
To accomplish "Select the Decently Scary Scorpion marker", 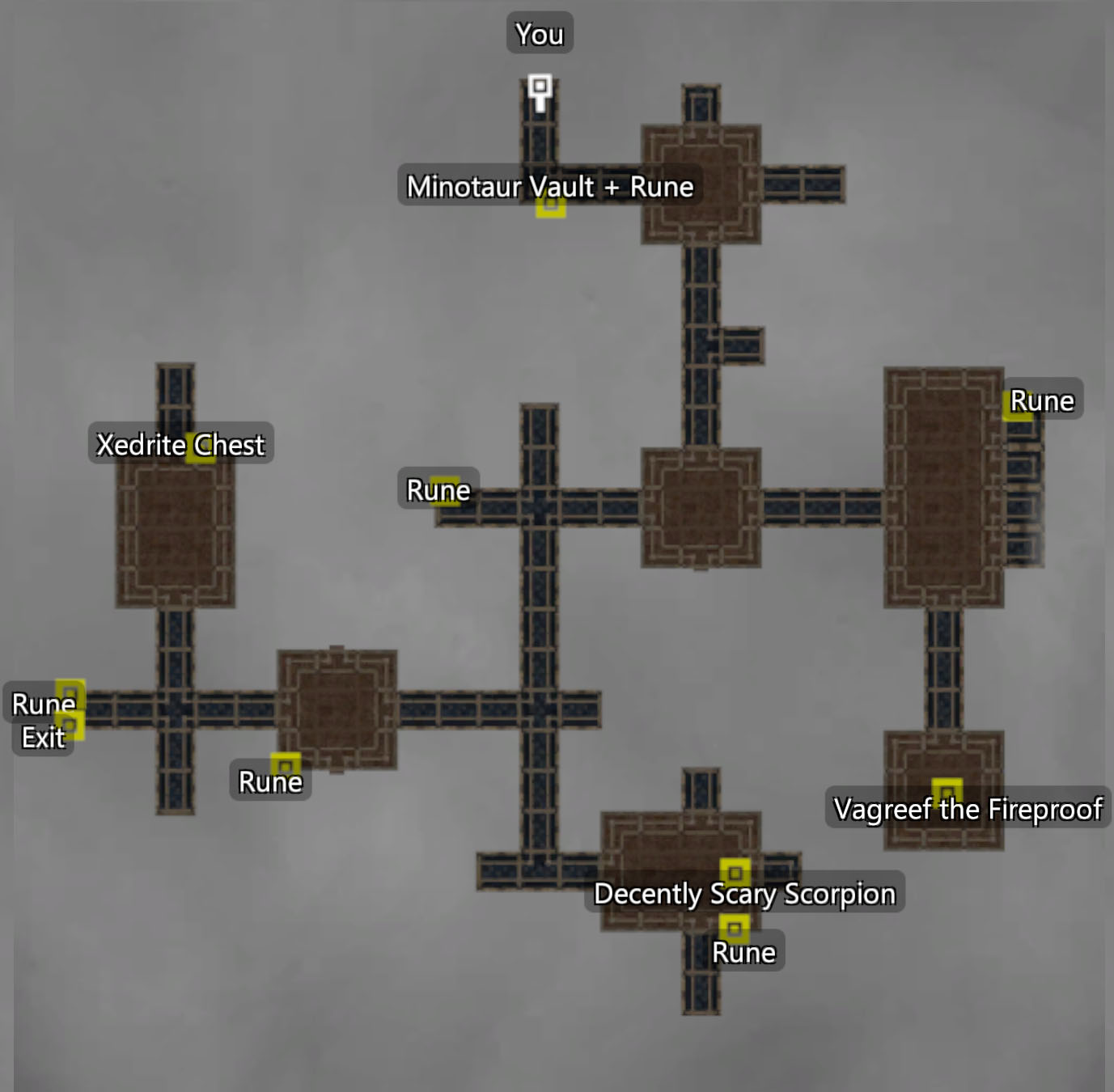I will click(x=735, y=873).
